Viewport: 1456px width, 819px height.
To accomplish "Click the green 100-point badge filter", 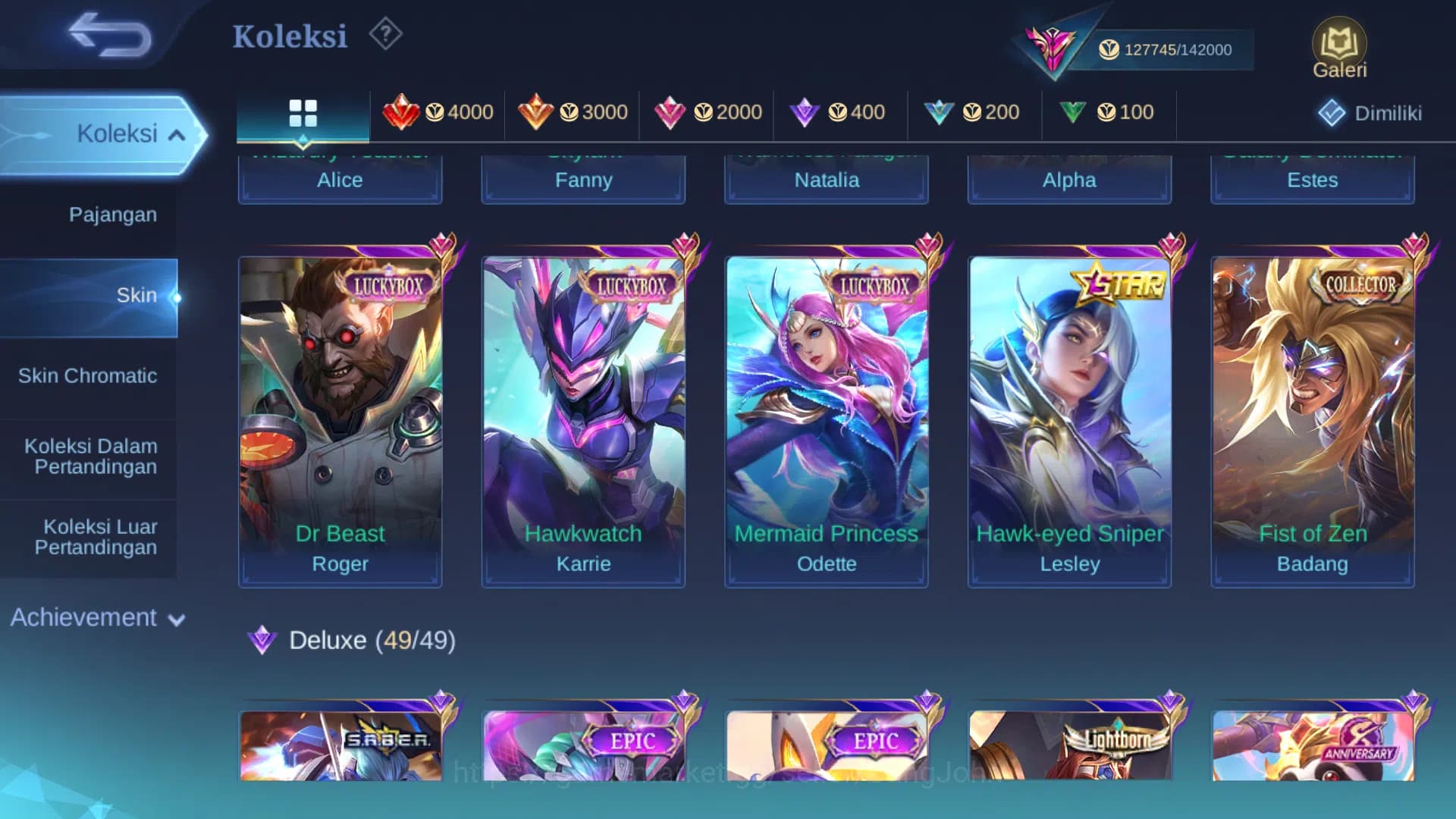I will tap(1109, 112).
